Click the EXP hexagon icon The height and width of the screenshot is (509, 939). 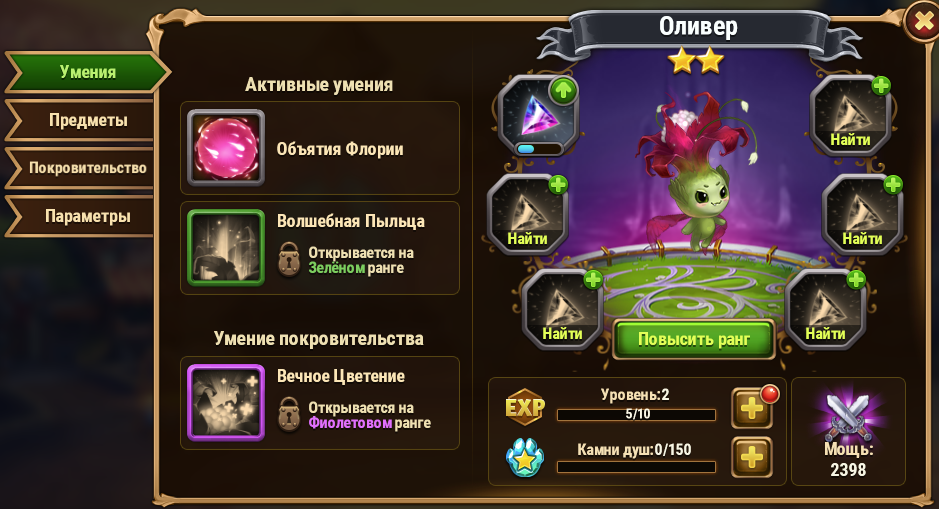(x=525, y=408)
